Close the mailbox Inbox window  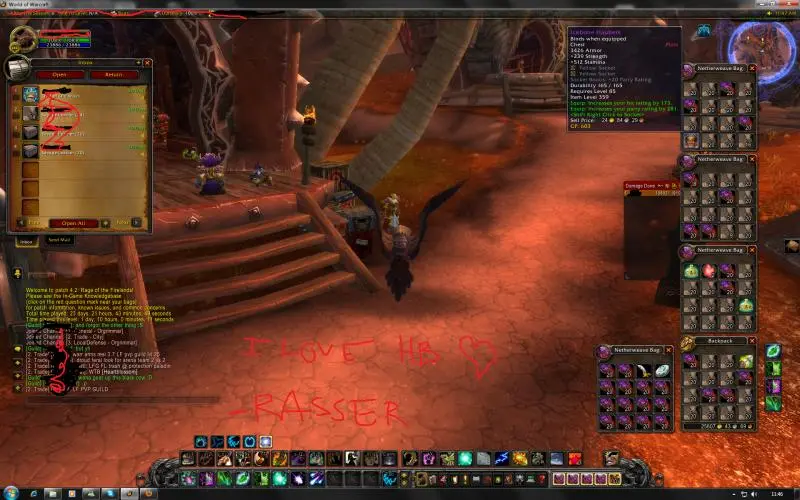[x=149, y=62]
